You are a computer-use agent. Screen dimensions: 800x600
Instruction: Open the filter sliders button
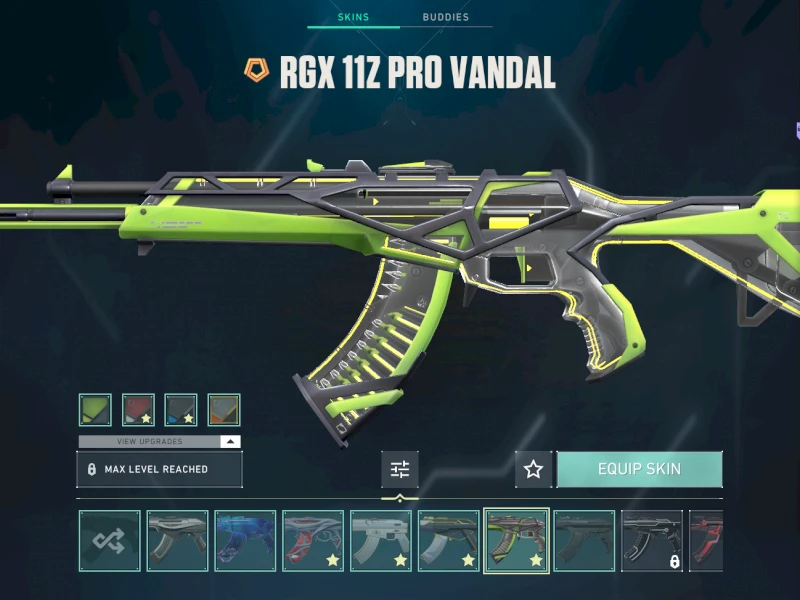click(x=400, y=469)
